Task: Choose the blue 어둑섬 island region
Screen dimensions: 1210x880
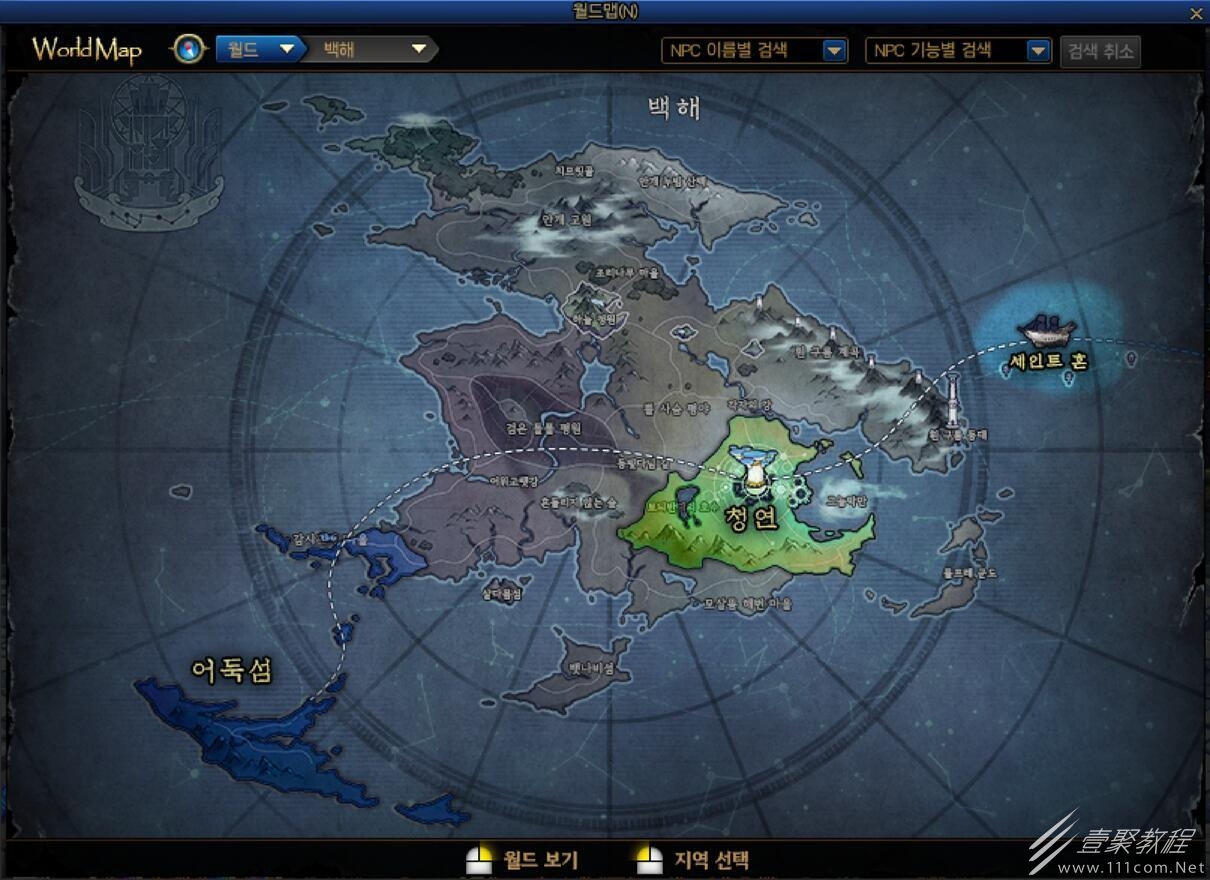Action: [250, 735]
